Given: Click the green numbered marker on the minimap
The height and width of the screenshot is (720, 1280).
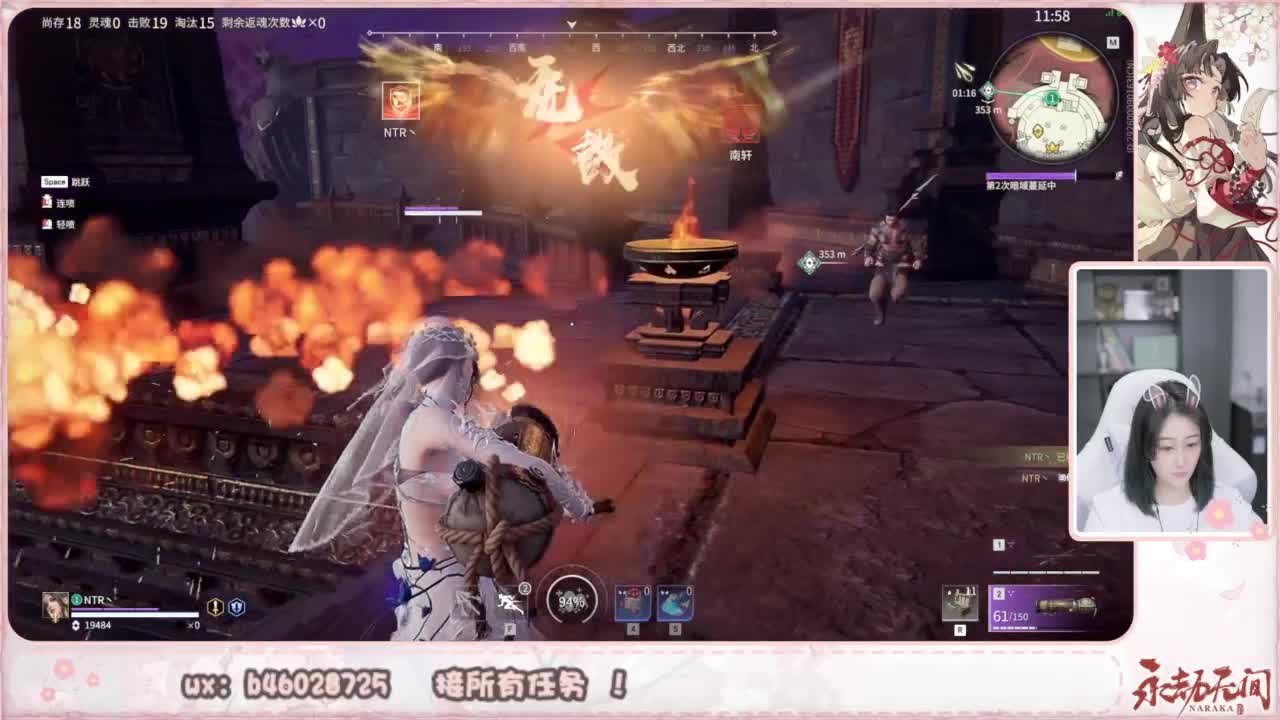Looking at the screenshot, I should [1052, 97].
